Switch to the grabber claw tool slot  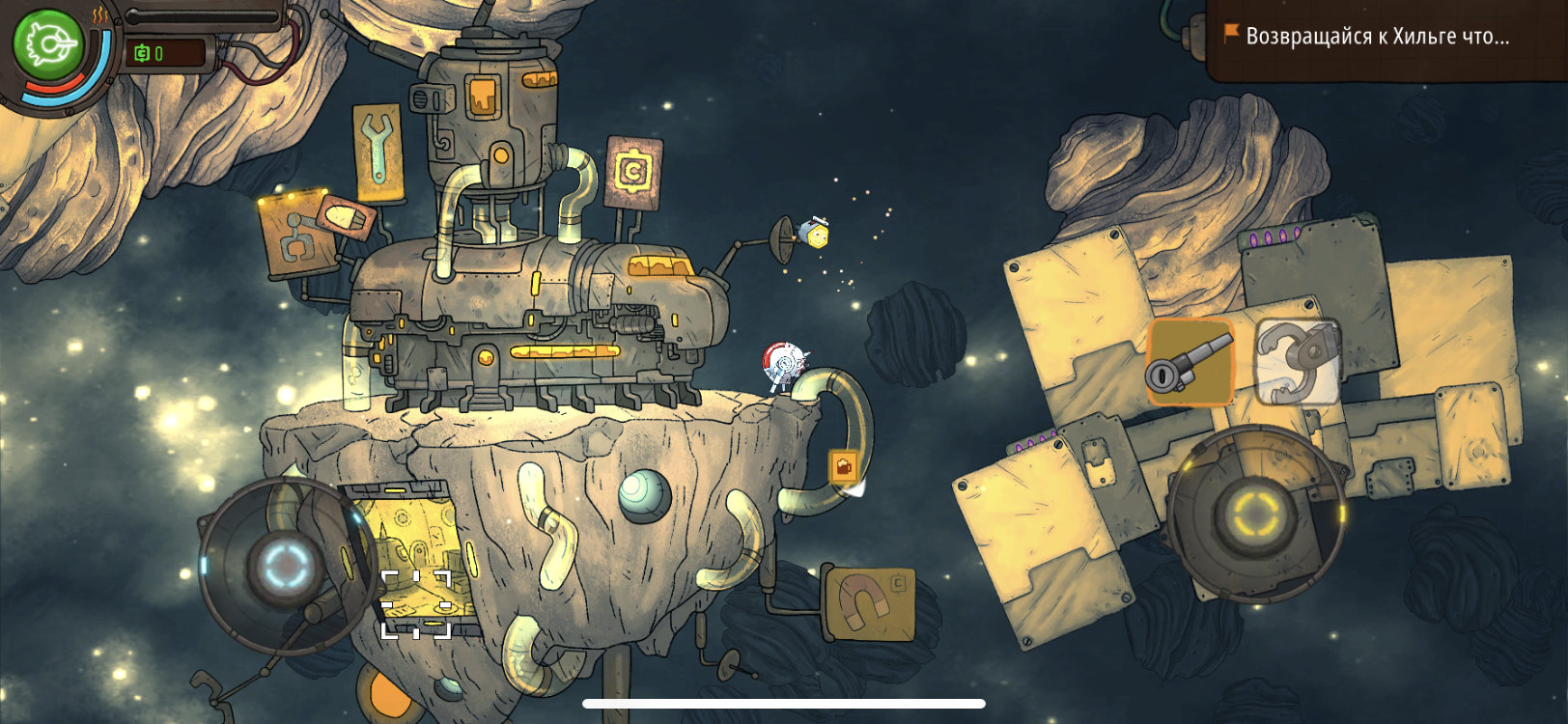[1298, 362]
